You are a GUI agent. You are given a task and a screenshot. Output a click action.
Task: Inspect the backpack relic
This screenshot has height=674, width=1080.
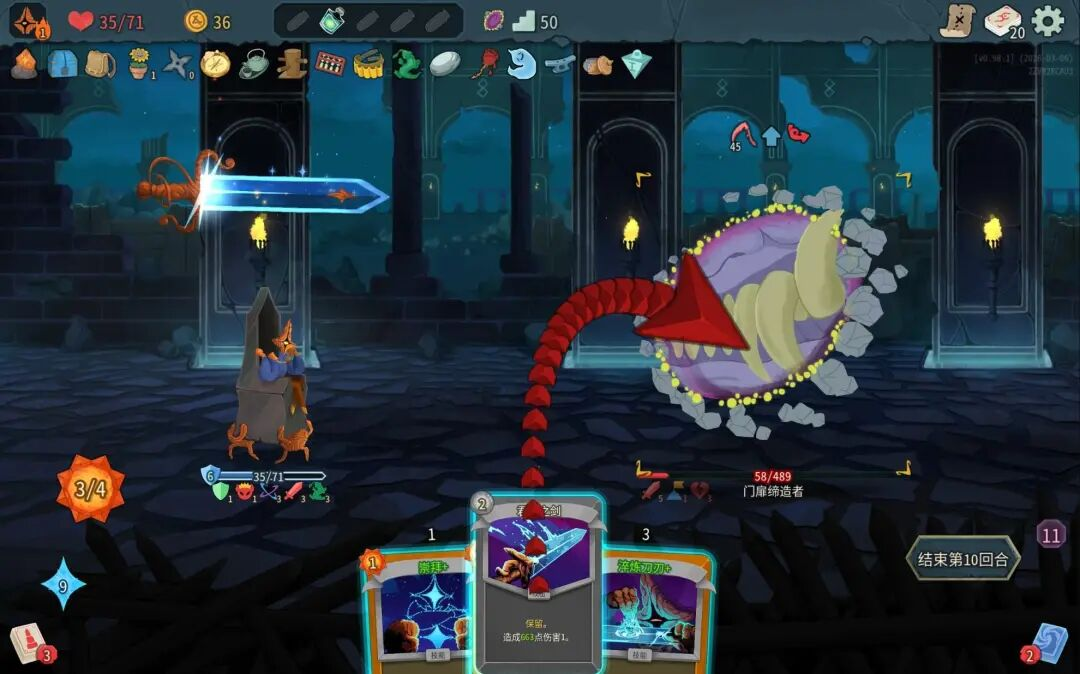99,64
